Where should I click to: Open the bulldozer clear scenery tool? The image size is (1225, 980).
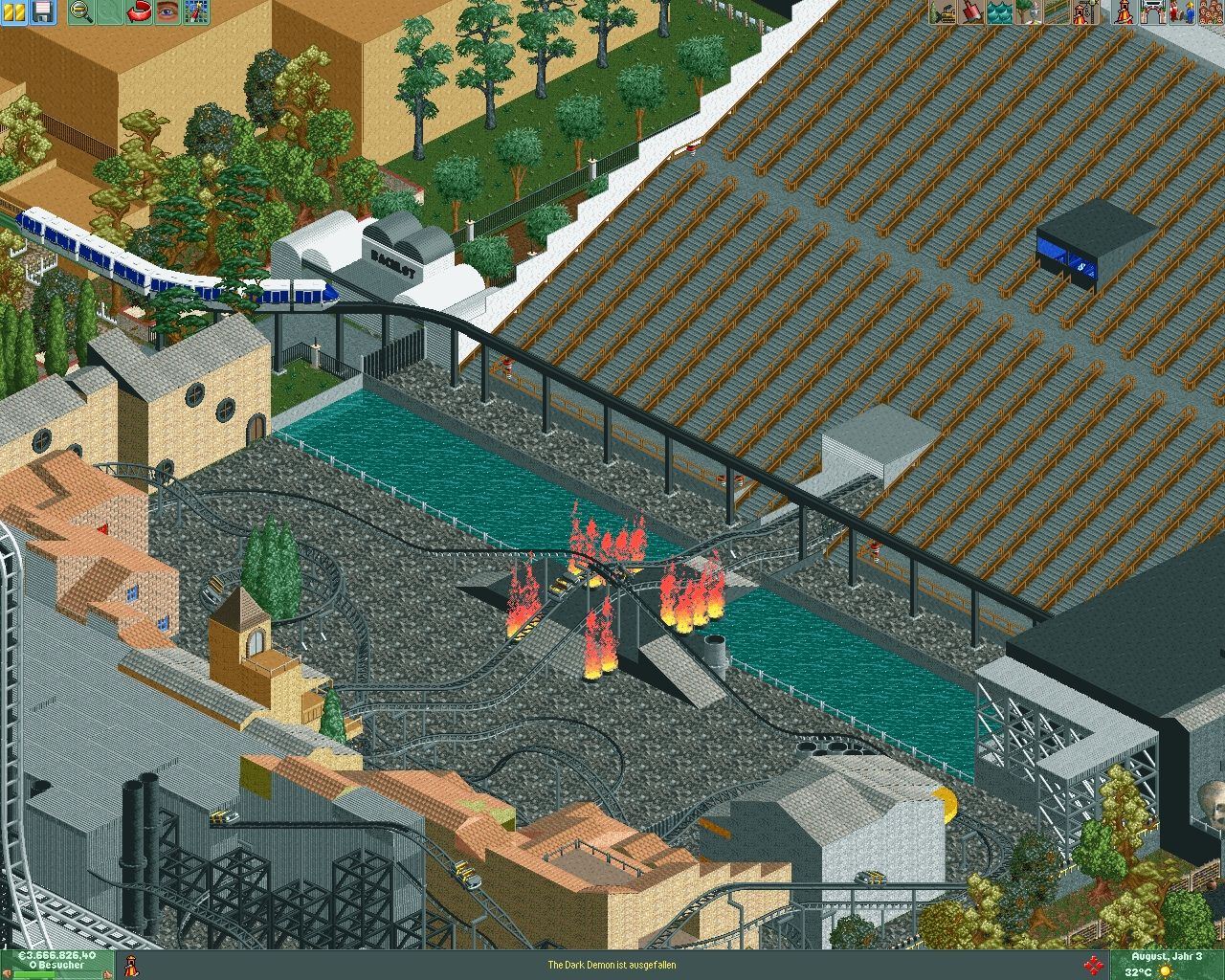[x=944, y=11]
